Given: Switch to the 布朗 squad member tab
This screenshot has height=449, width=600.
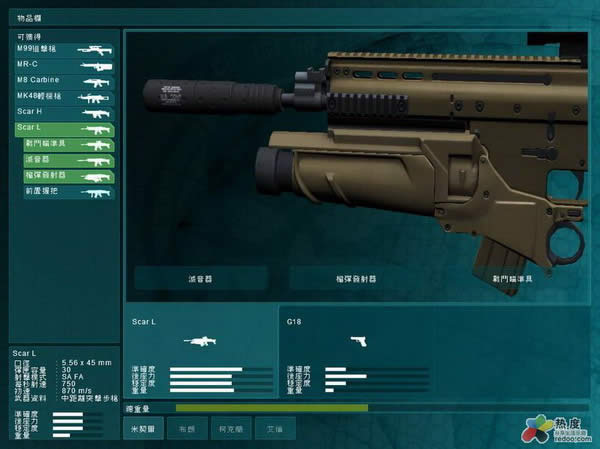Looking at the screenshot, I should pyautogui.click(x=187, y=428).
